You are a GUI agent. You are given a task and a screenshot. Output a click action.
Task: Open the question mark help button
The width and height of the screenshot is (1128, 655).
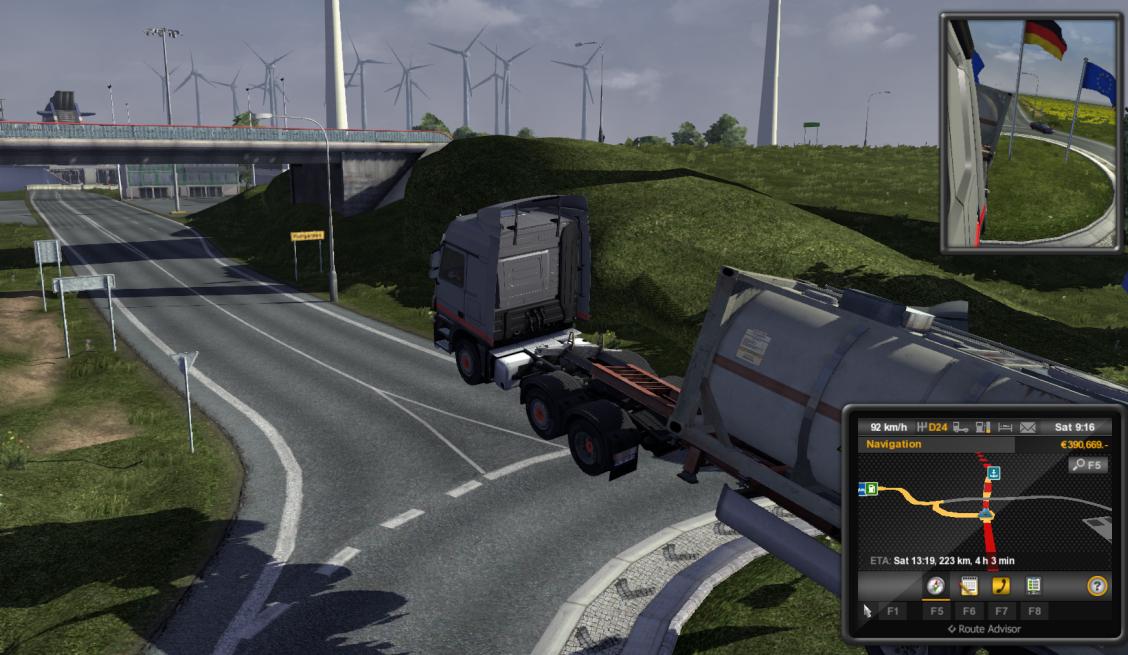coord(1097,587)
